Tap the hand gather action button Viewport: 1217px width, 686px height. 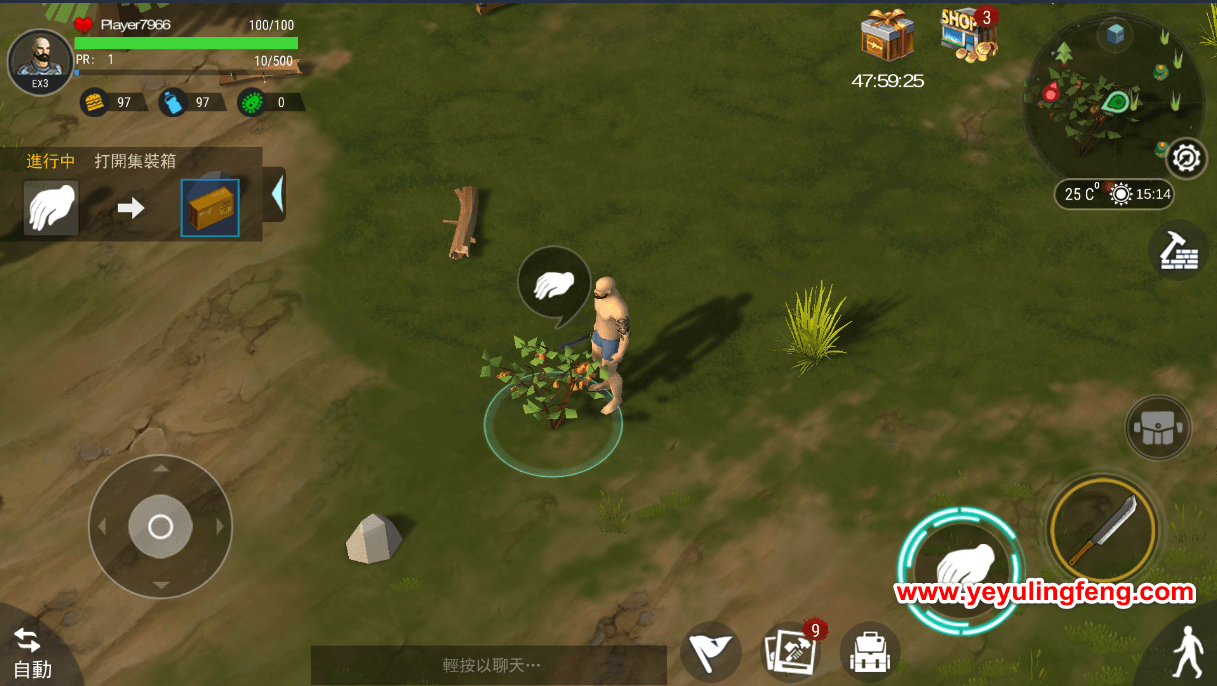[x=958, y=569]
